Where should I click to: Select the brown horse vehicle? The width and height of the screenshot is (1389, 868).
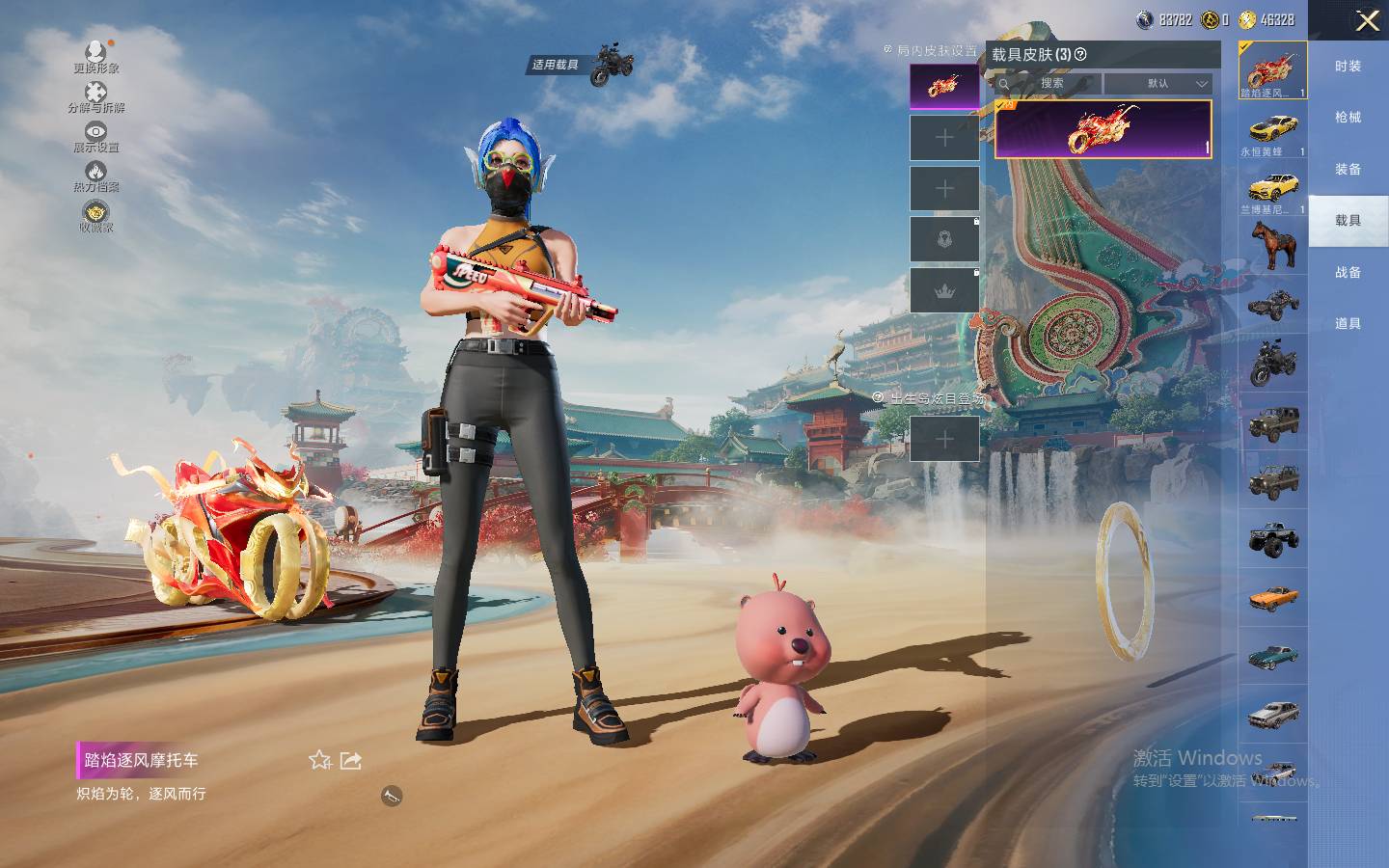click(x=1272, y=245)
